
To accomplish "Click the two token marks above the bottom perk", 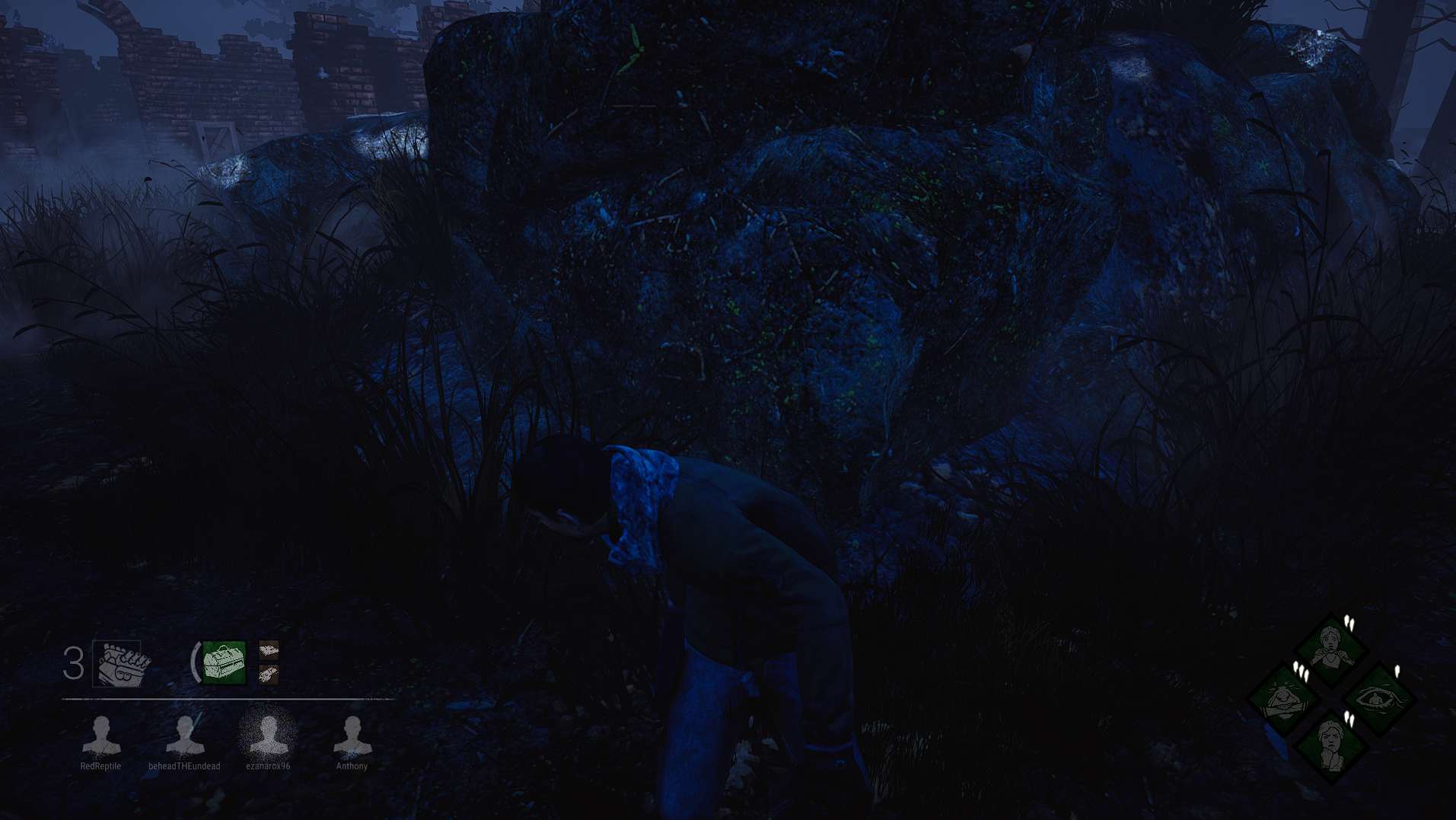I will pos(1349,720).
